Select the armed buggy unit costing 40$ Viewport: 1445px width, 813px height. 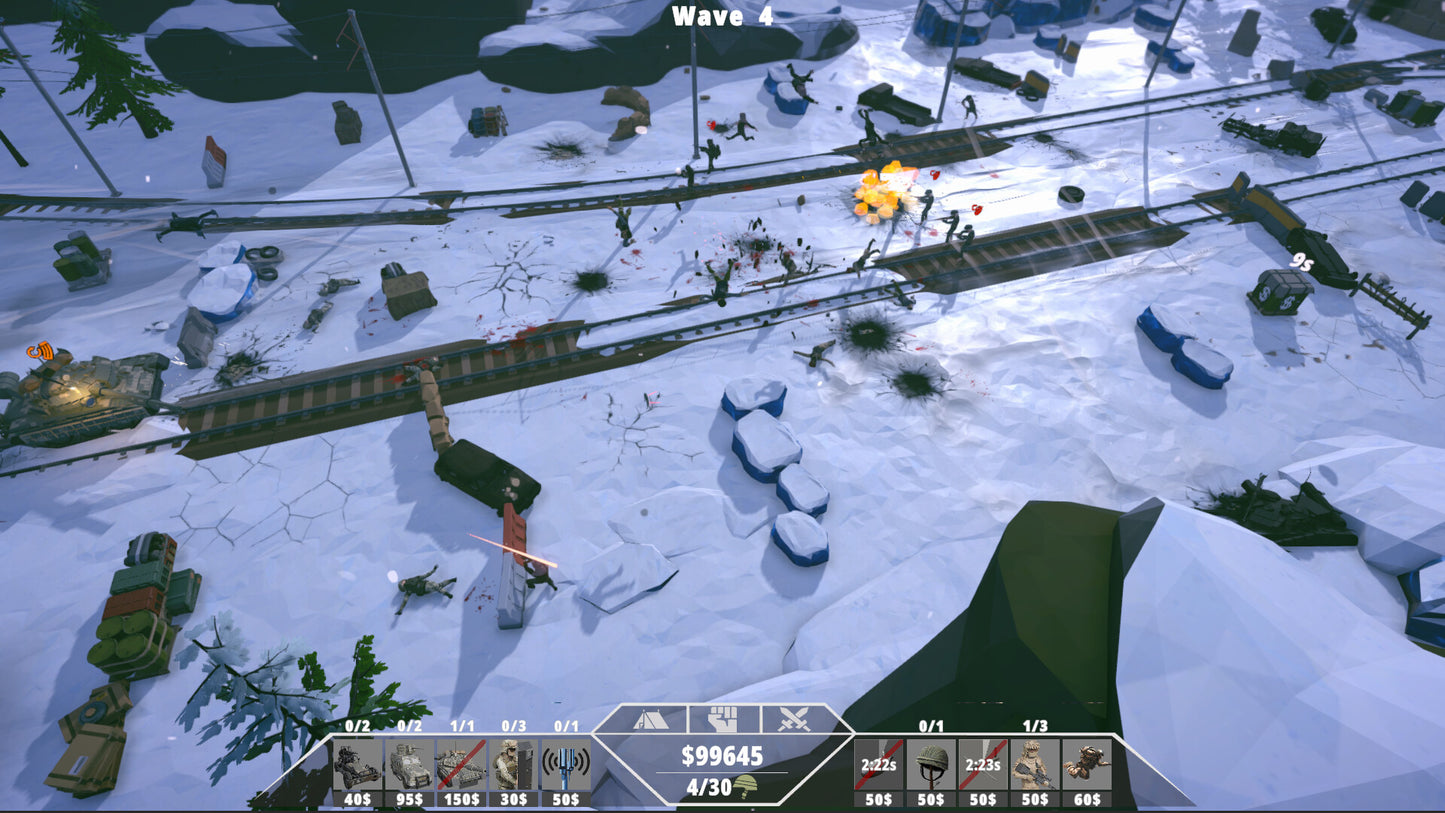click(x=357, y=765)
